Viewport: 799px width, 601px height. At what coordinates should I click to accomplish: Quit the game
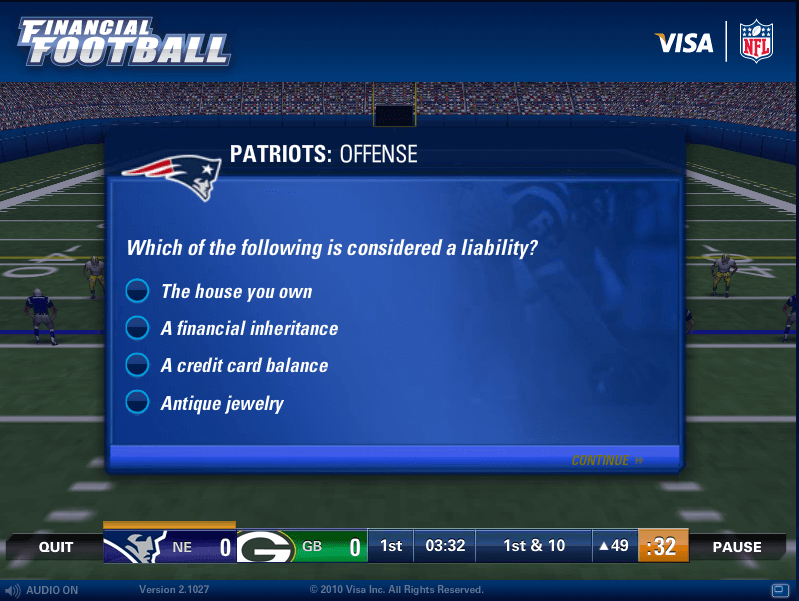point(56,547)
